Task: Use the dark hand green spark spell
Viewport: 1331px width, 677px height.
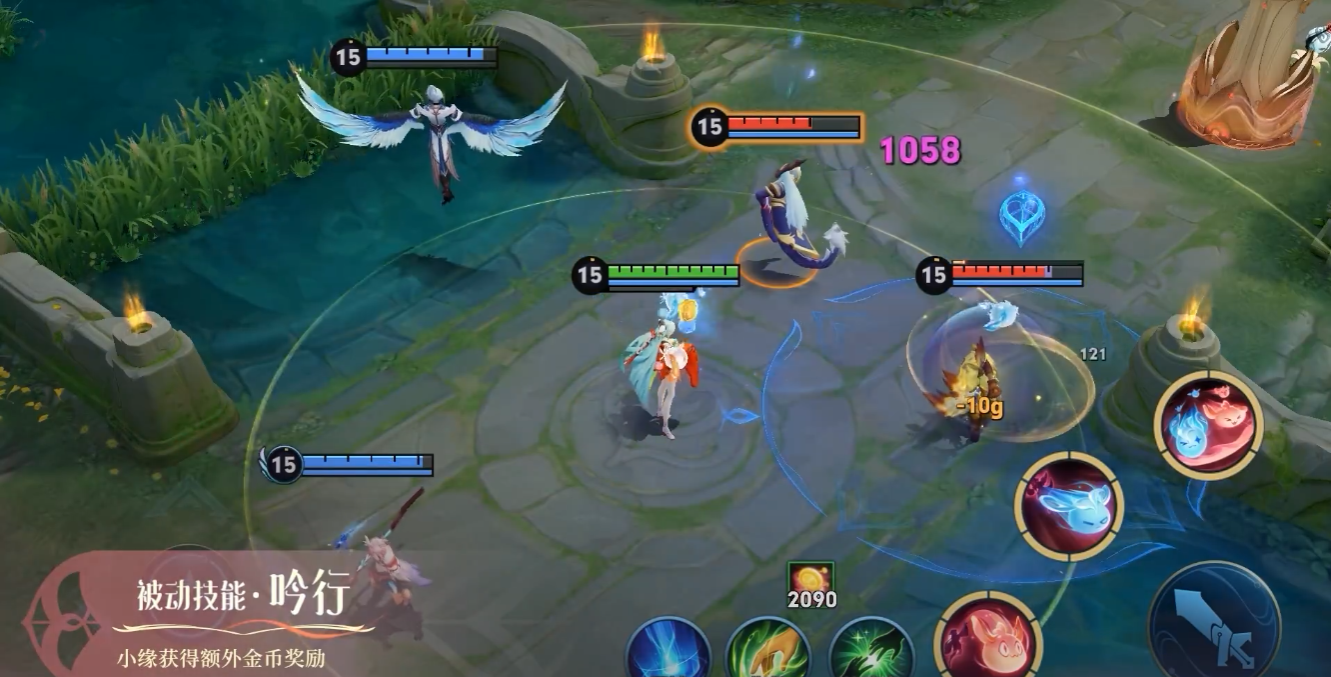Action: [870, 650]
